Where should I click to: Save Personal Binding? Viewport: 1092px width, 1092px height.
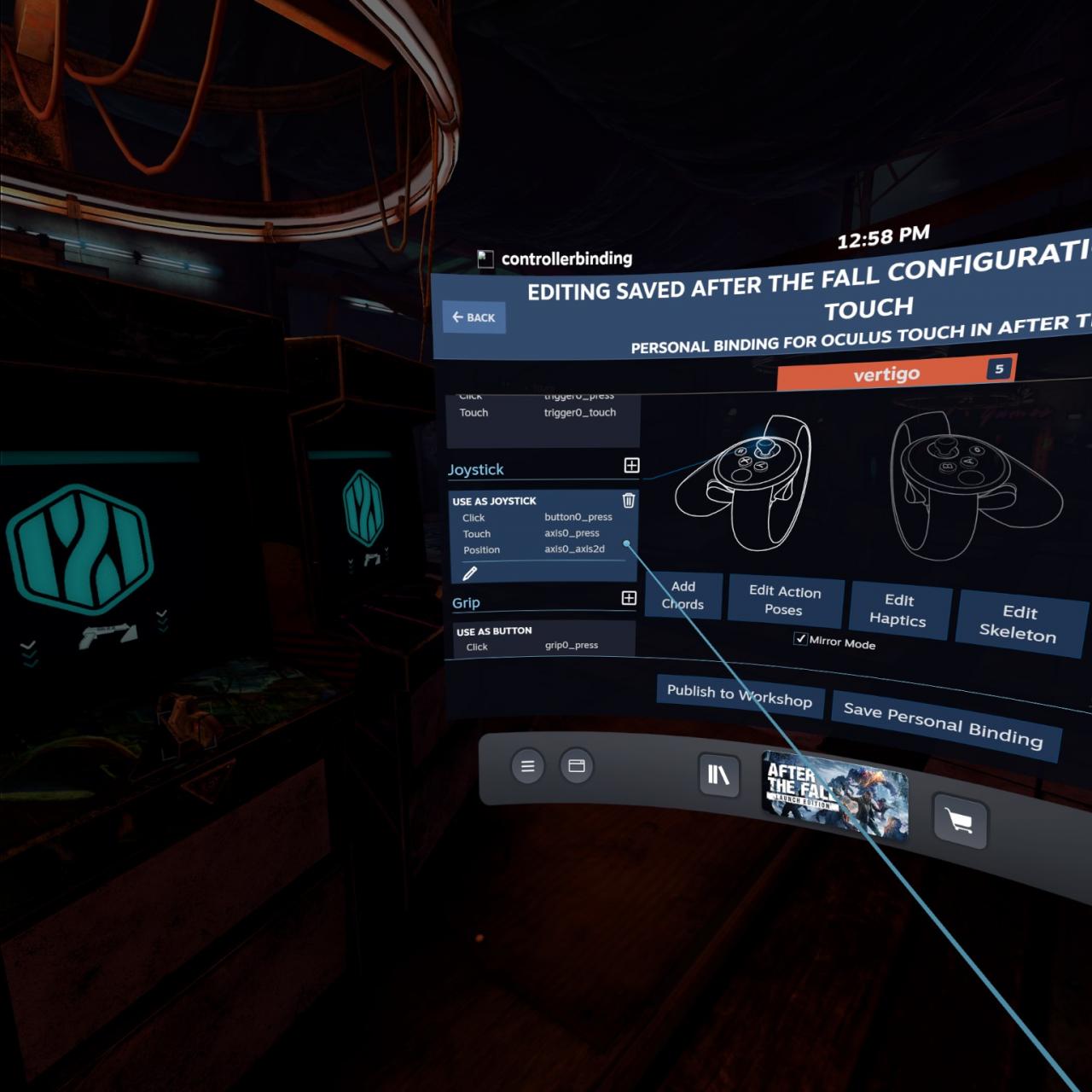coord(943,723)
